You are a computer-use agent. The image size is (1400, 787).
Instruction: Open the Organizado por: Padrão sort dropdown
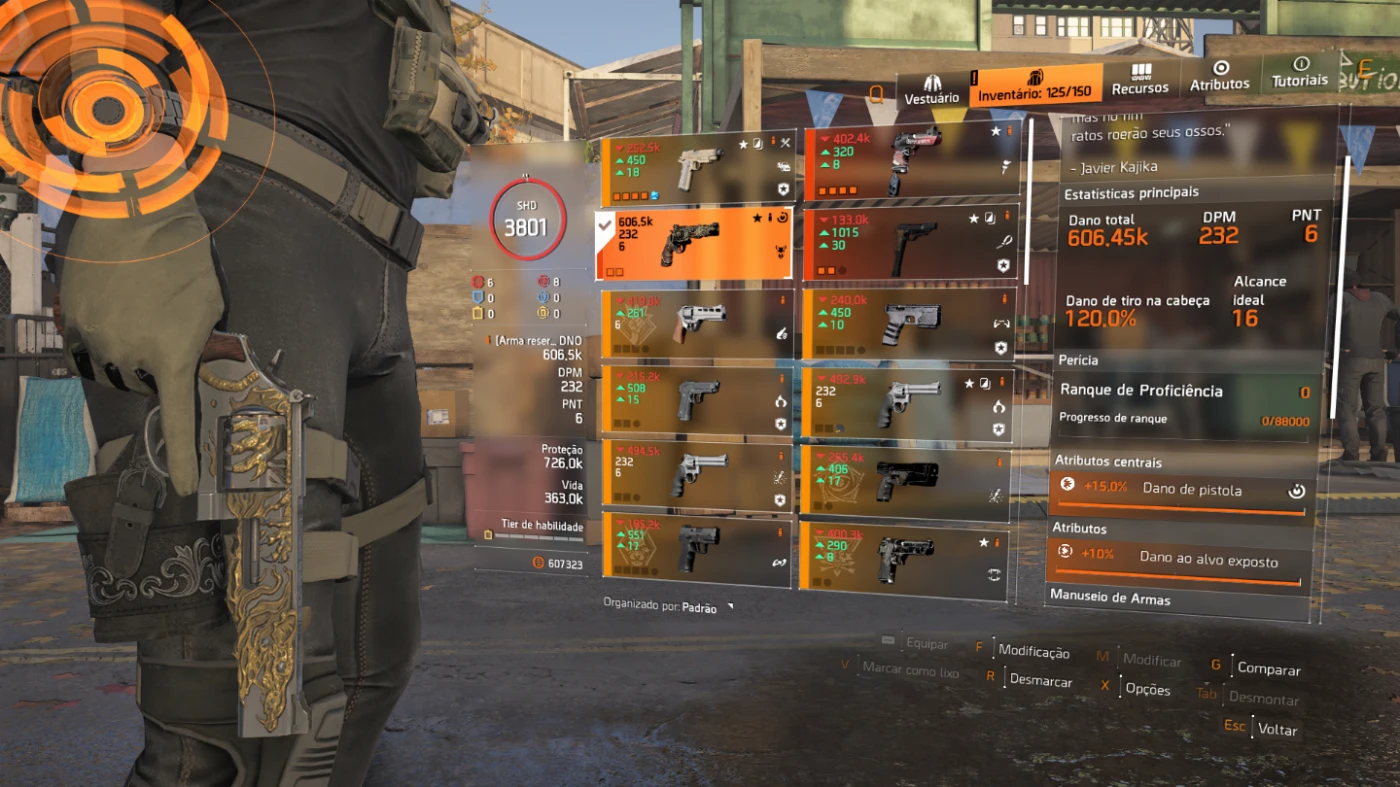point(667,607)
